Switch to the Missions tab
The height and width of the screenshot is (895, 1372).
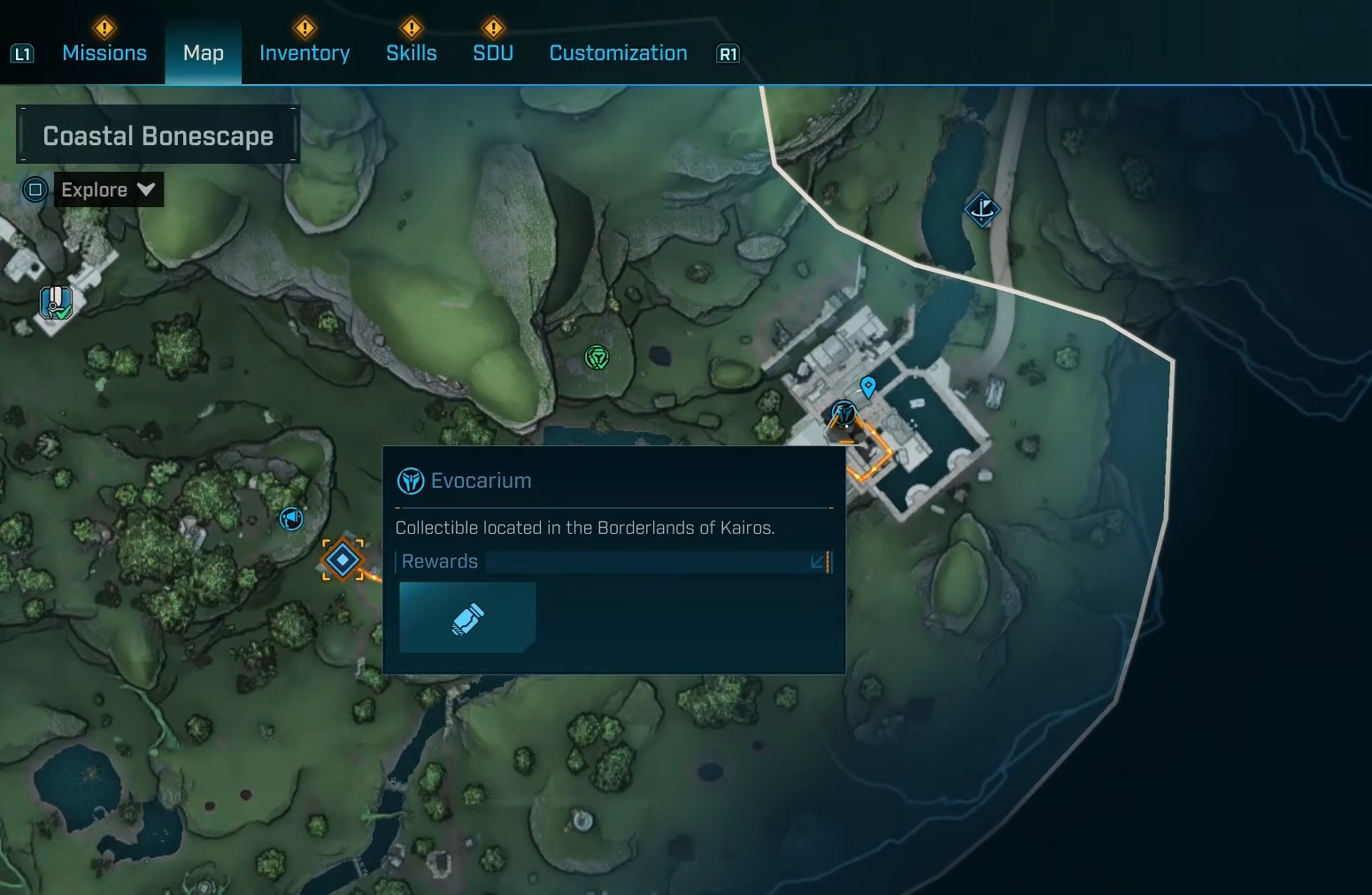point(104,53)
